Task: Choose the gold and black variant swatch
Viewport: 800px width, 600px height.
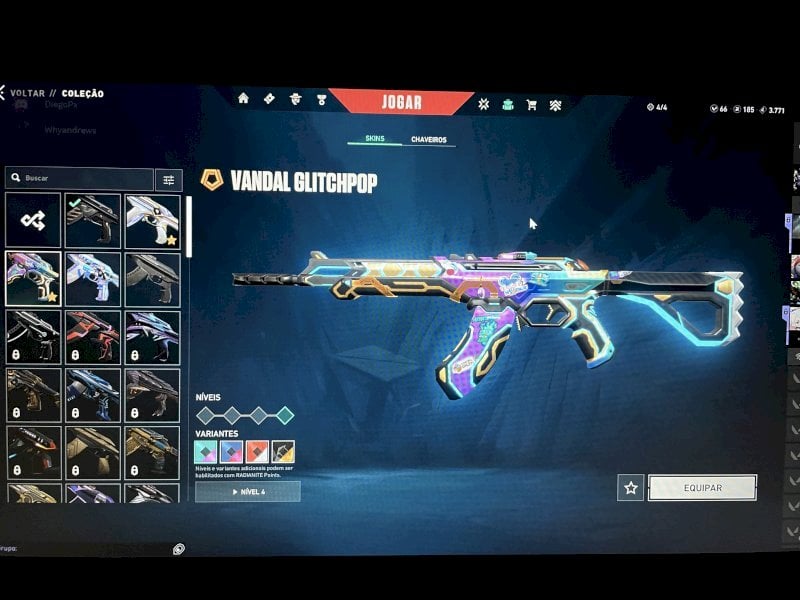Action: pos(283,452)
